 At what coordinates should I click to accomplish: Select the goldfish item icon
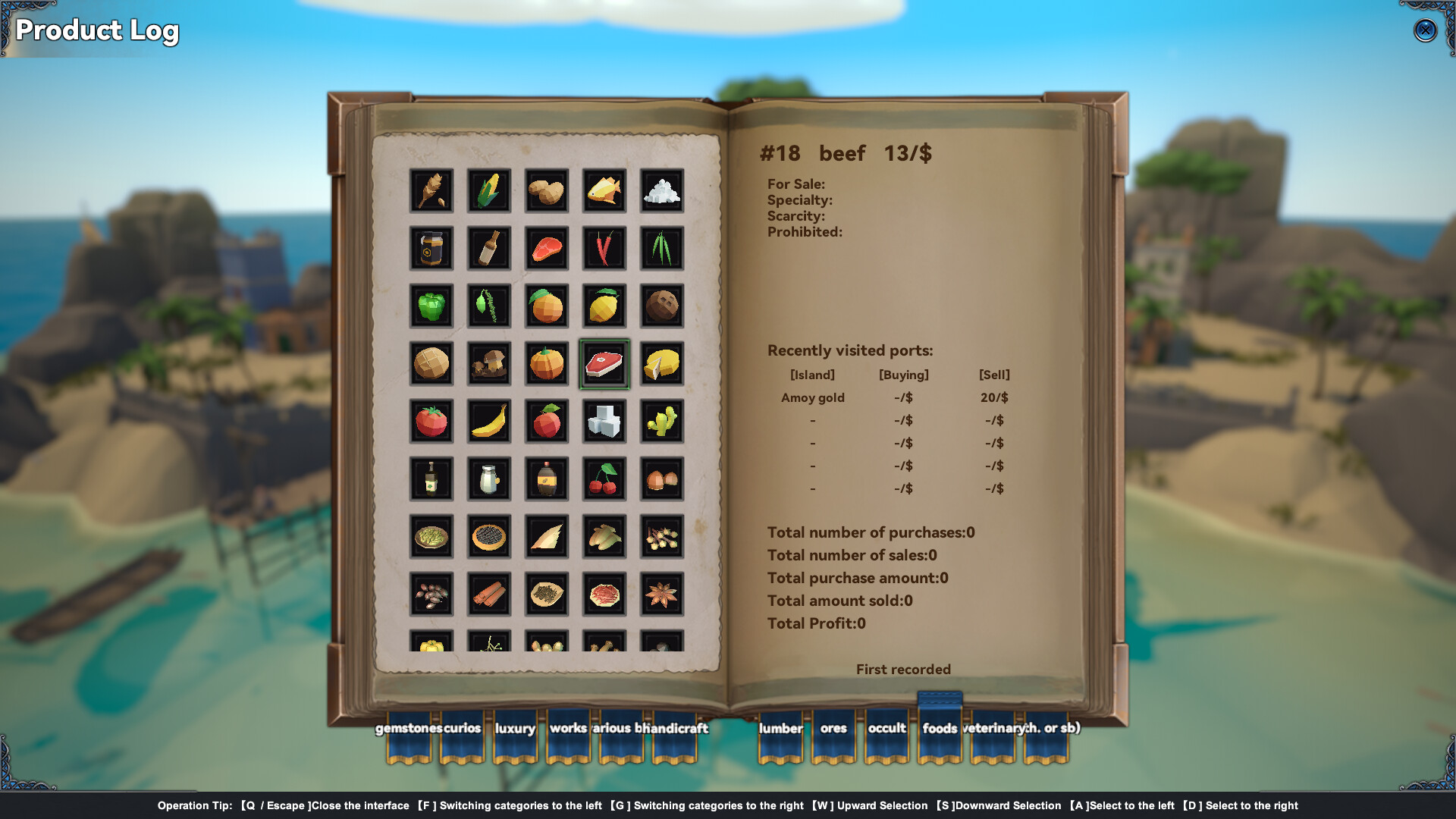(604, 191)
